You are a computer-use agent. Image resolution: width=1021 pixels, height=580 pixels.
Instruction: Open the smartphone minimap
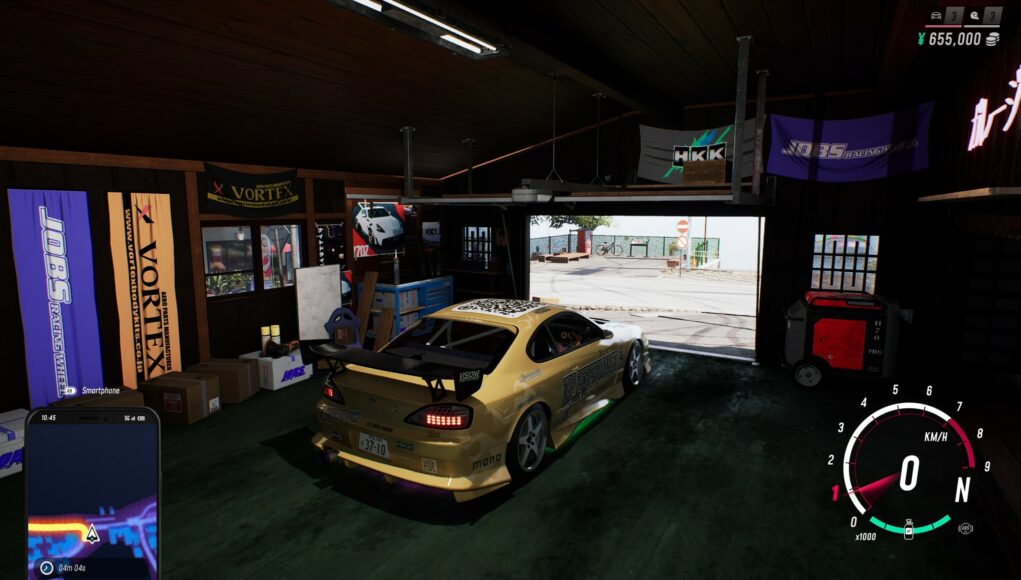coord(92,490)
